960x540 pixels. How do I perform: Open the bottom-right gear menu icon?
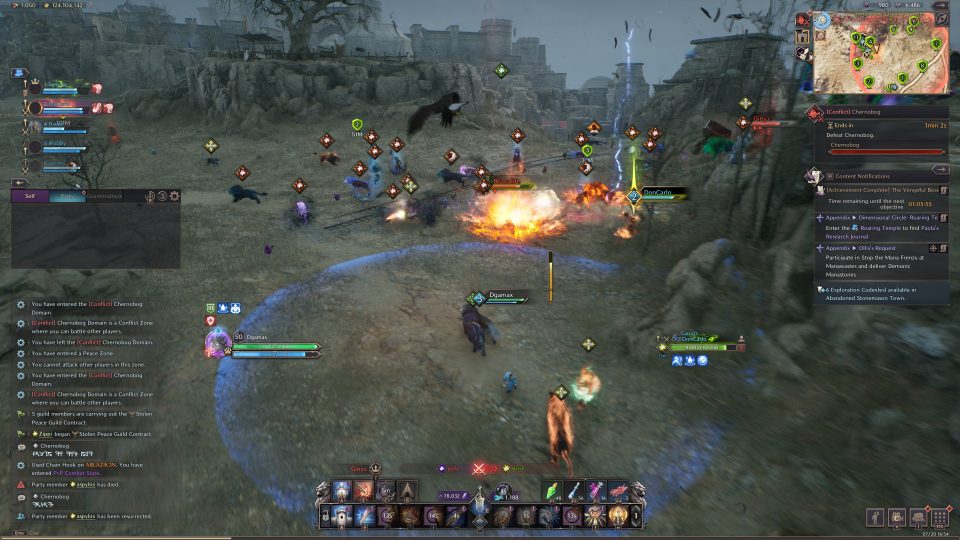939,517
